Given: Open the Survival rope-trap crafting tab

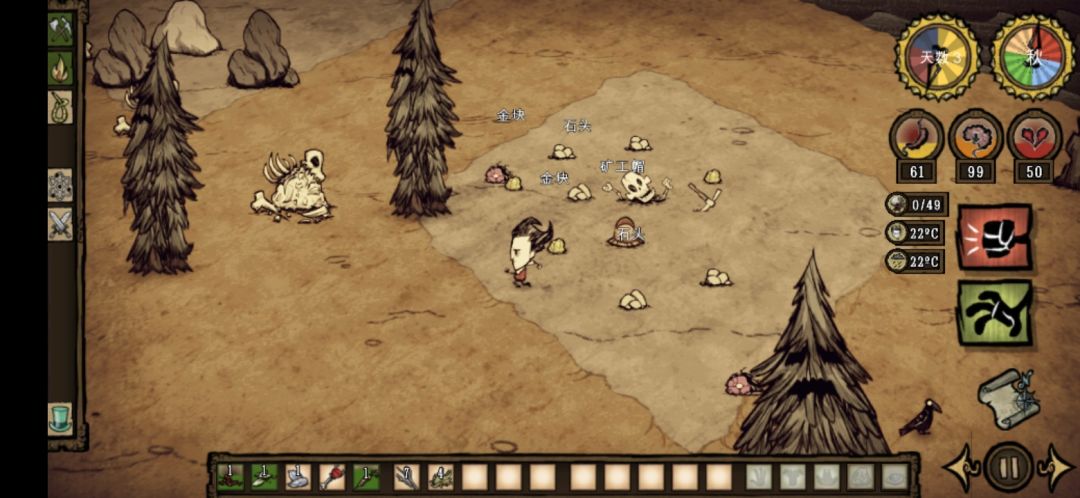Looking at the screenshot, I should pyautogui.click(x=60, y=107).
